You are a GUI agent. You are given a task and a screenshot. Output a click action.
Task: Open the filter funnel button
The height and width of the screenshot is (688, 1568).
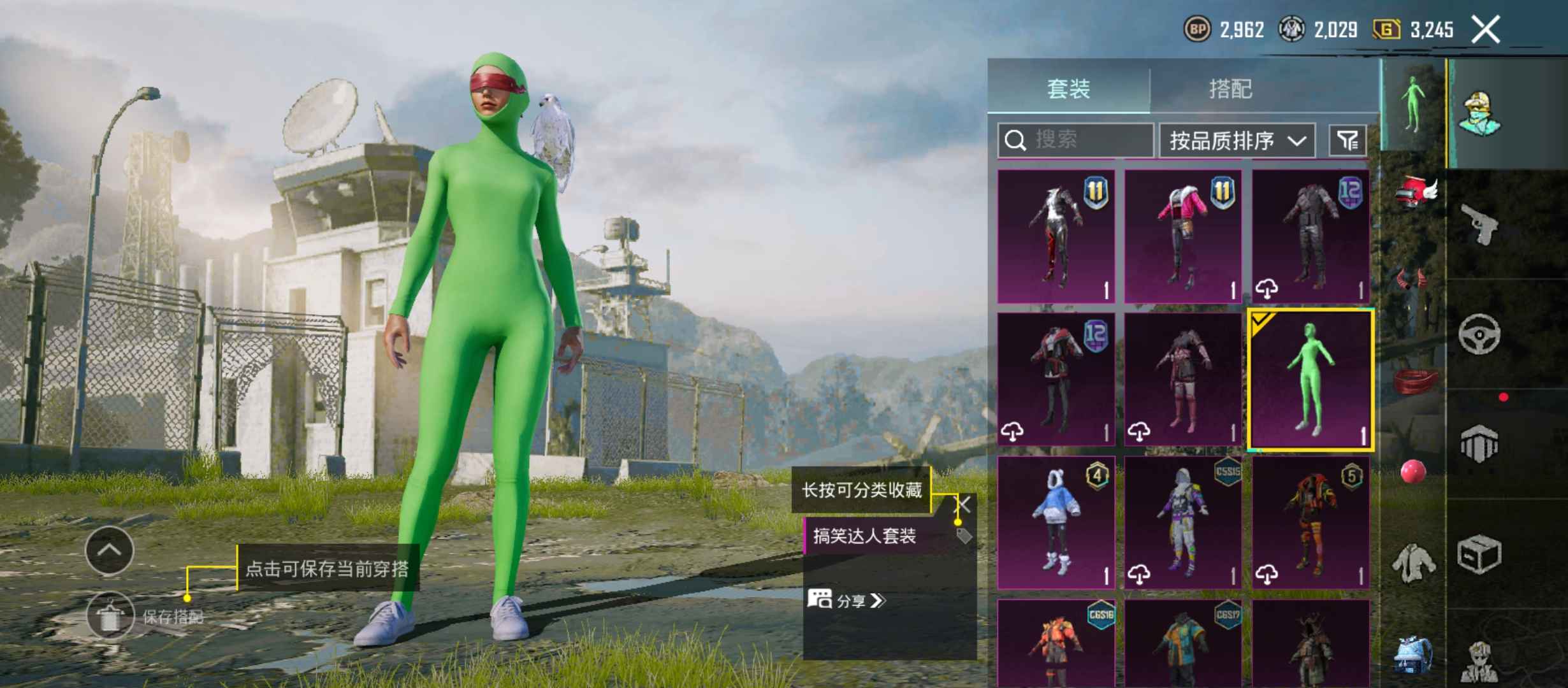point(1347,140)
